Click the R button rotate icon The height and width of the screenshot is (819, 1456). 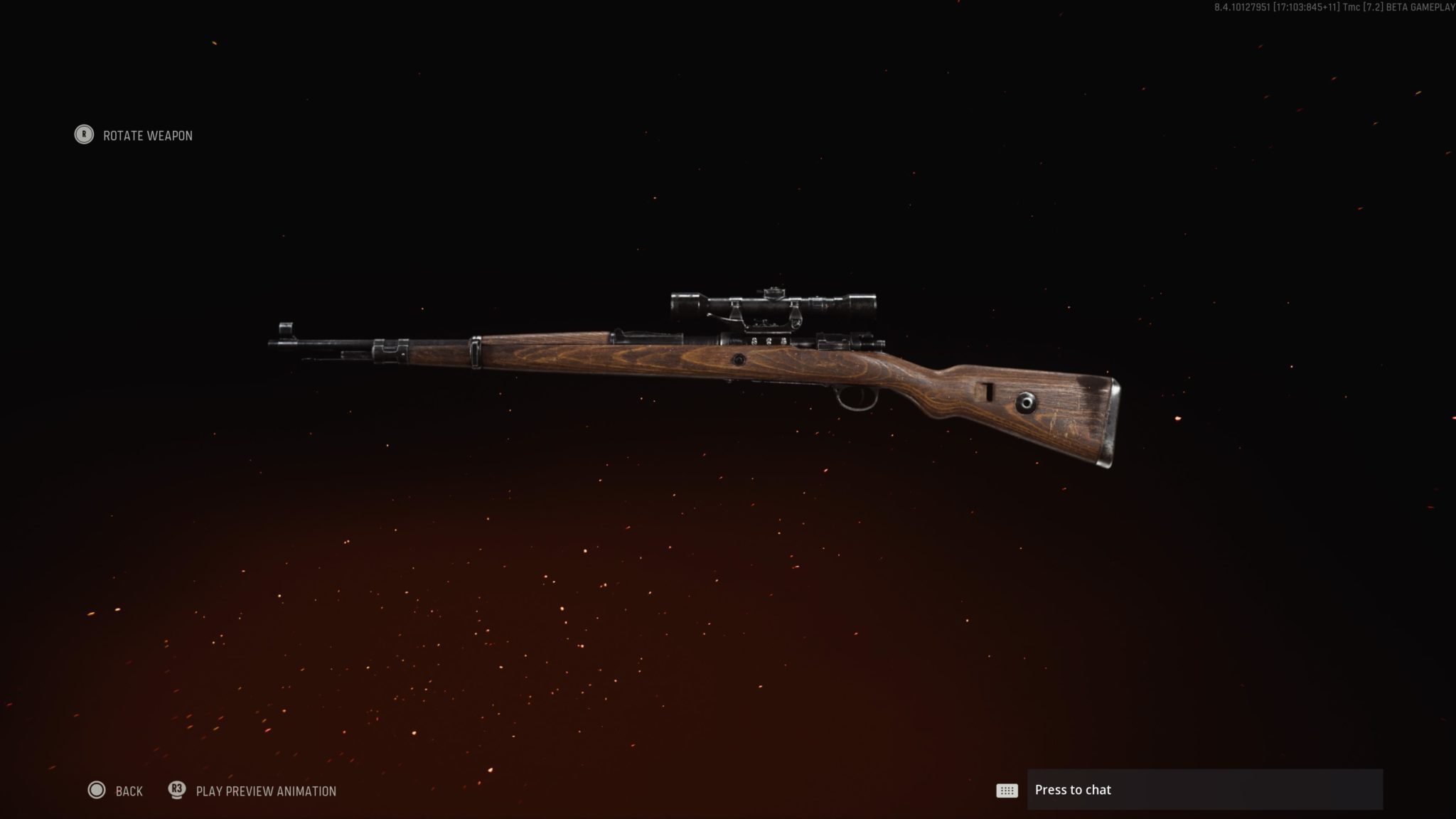tap(83, 135)
